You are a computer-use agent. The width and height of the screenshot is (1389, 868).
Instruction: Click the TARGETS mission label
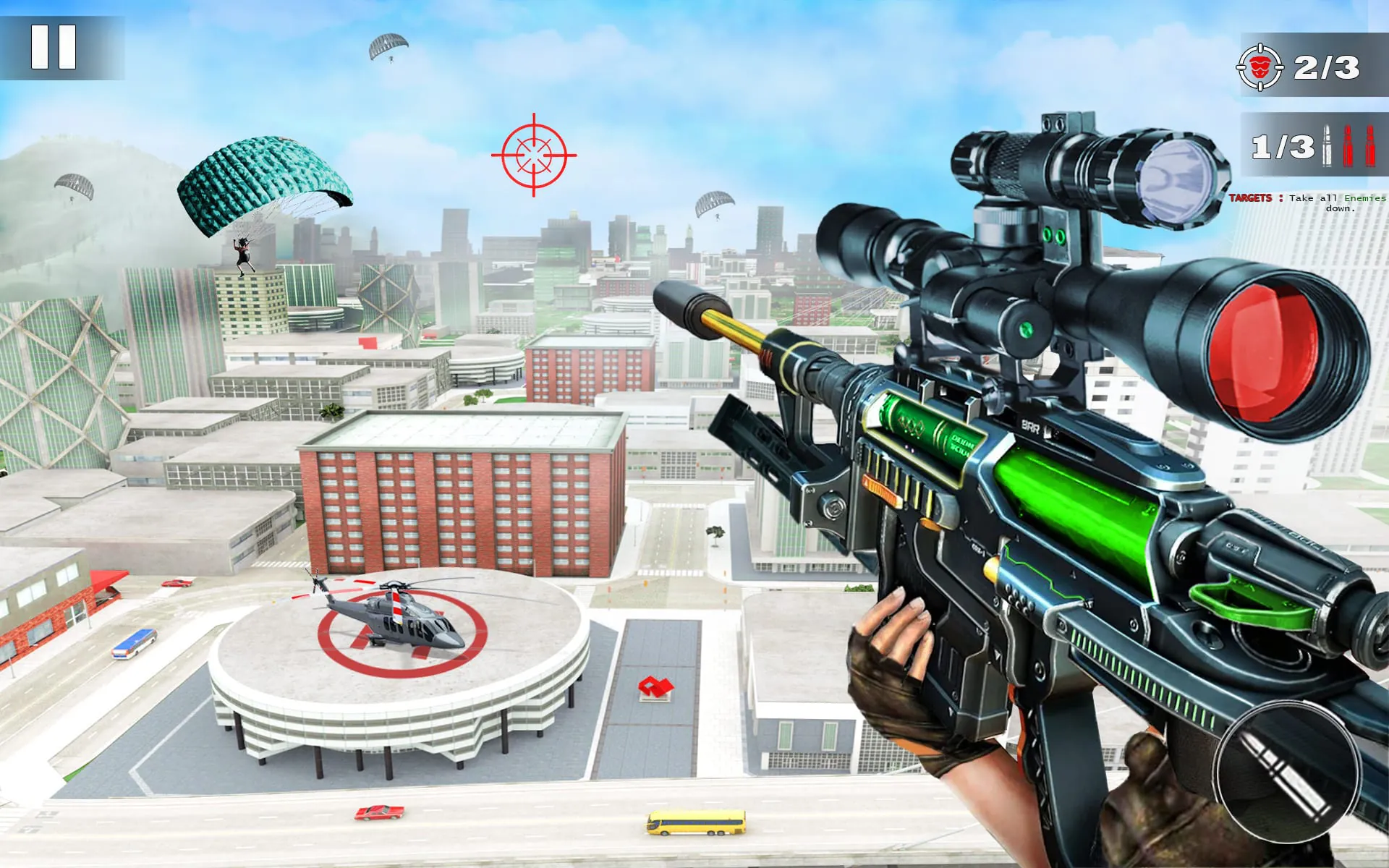[1249, 197]
